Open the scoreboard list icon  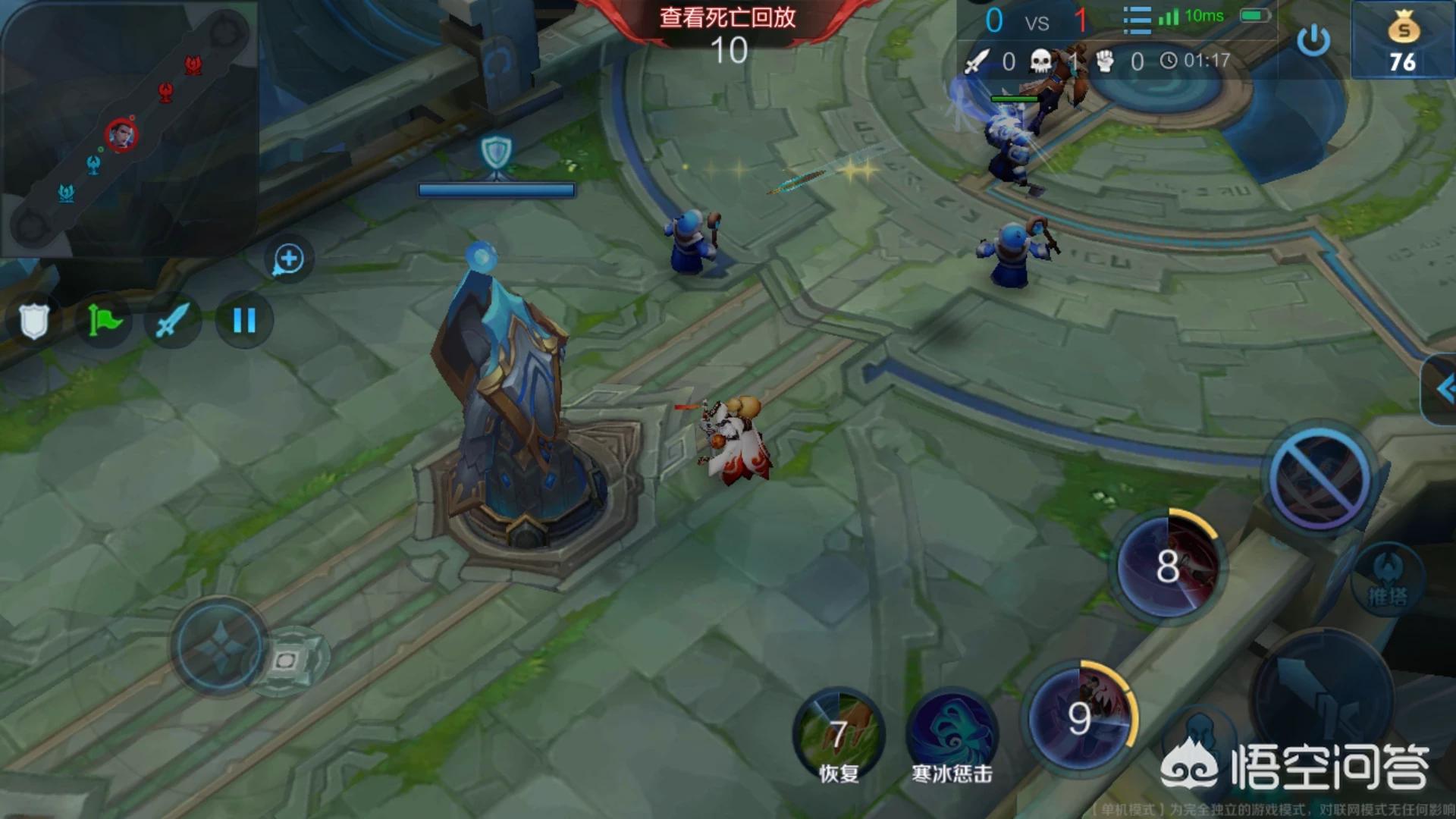click(1136, 20)
